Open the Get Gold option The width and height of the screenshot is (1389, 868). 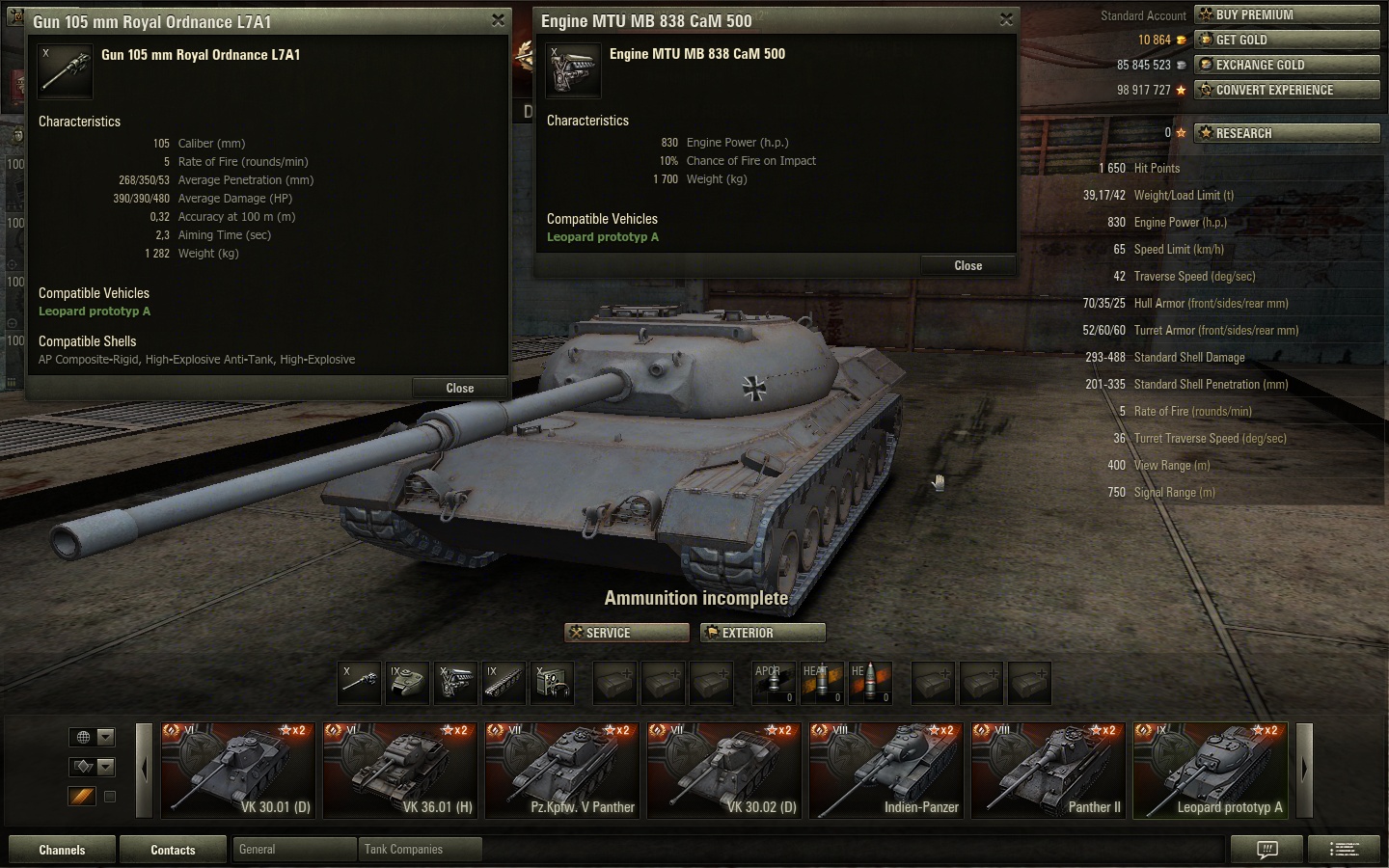point(1287,40)
